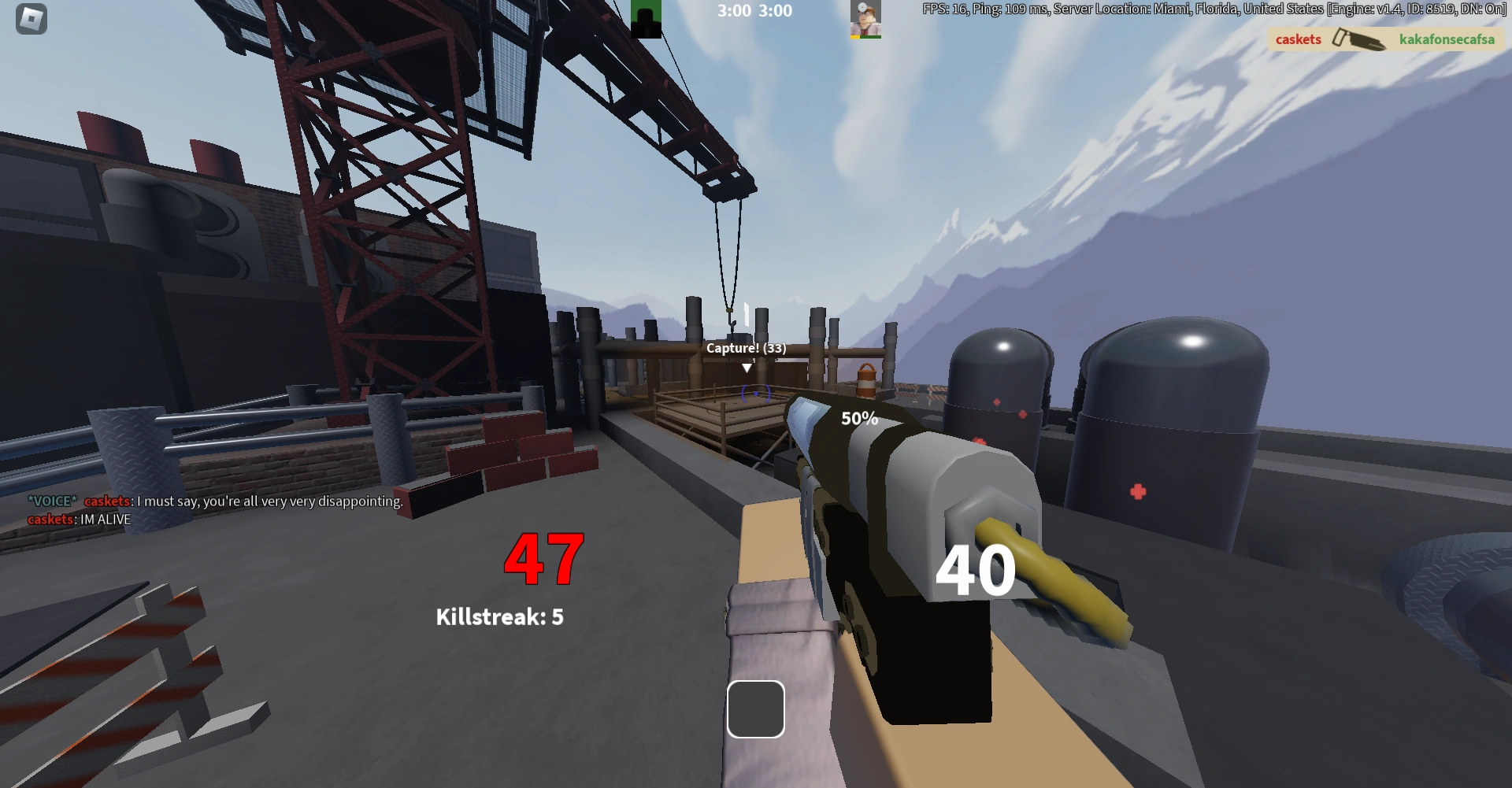Tap the dark fire button at bottom center

click(755, 709)
